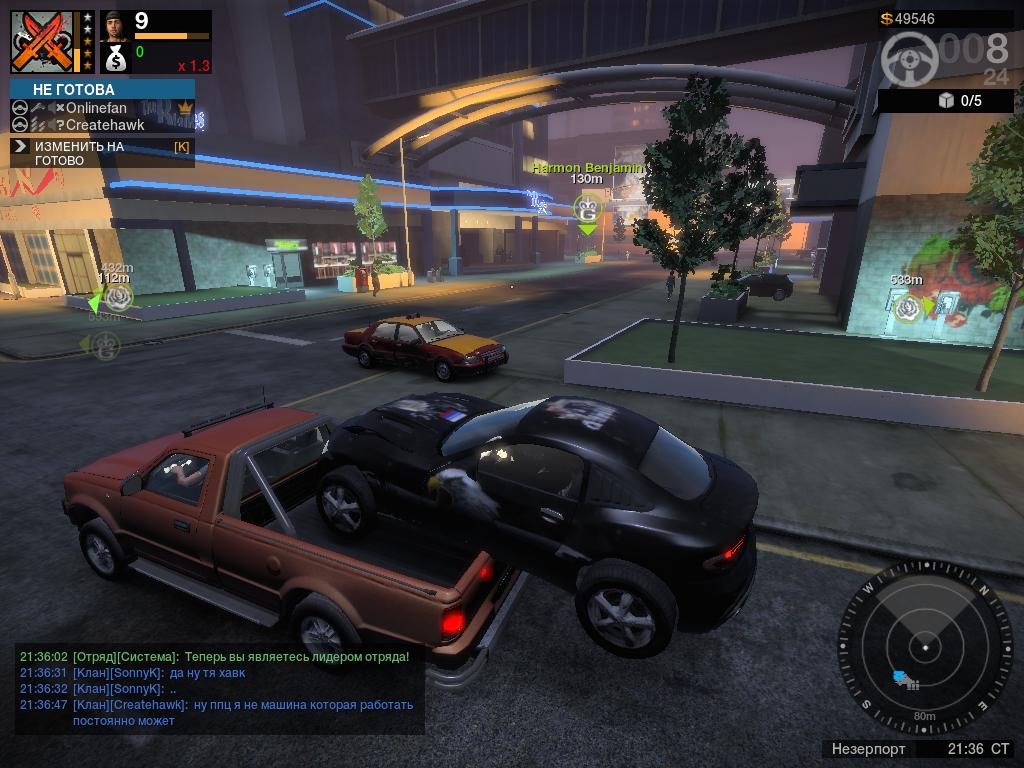Viewport: 1024px width, 768px height.
Task: Click the crossed-swords faction emblem
Action: pos(43,43)
